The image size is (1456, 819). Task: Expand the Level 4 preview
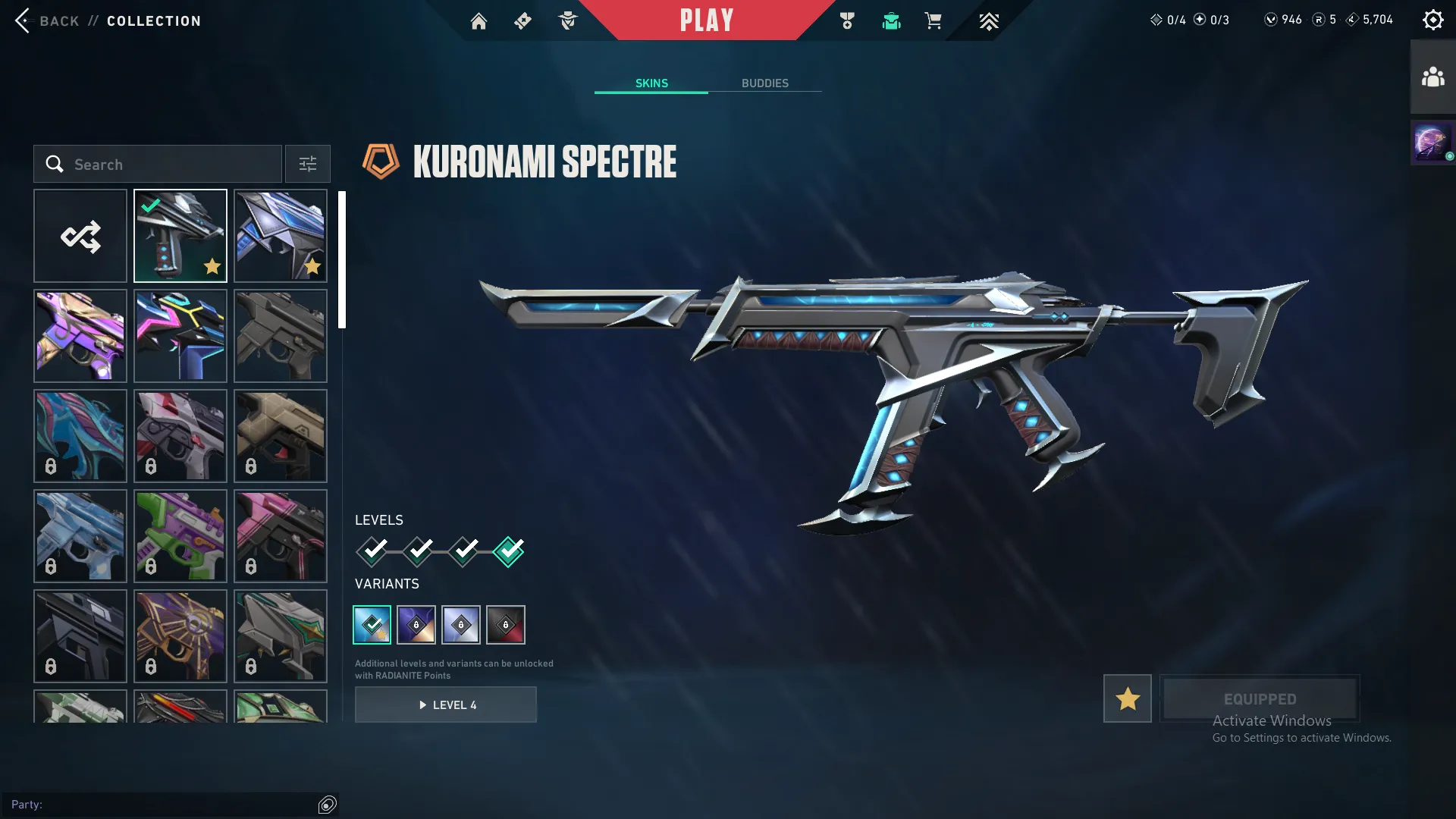pyautogui.click(x=446, y=704)
